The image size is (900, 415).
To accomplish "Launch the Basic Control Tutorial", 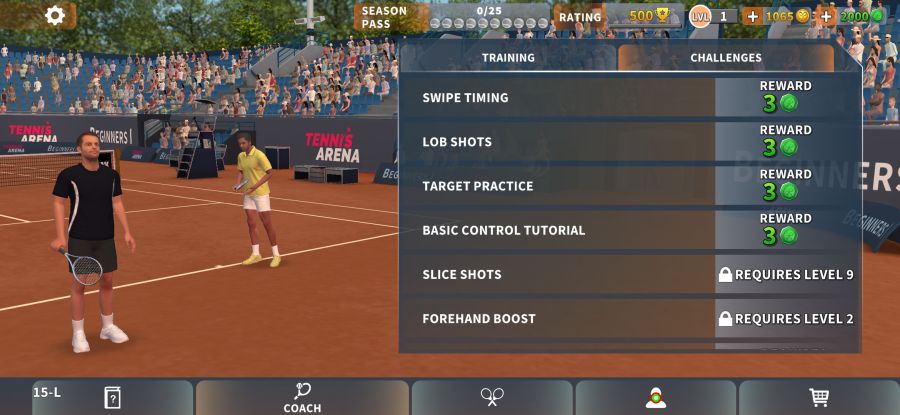I will click(630, 230).
